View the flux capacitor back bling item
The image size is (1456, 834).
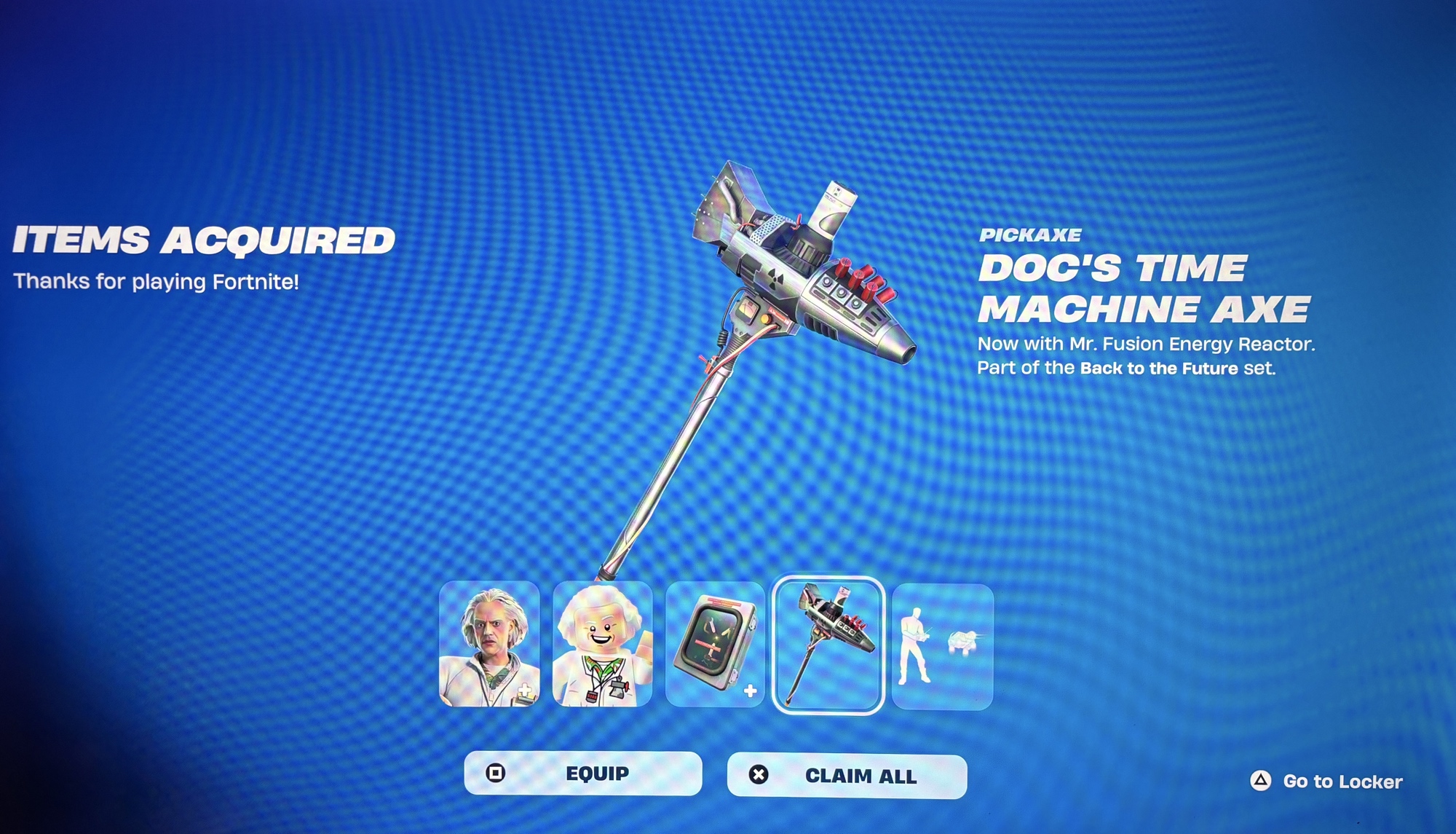715,645
